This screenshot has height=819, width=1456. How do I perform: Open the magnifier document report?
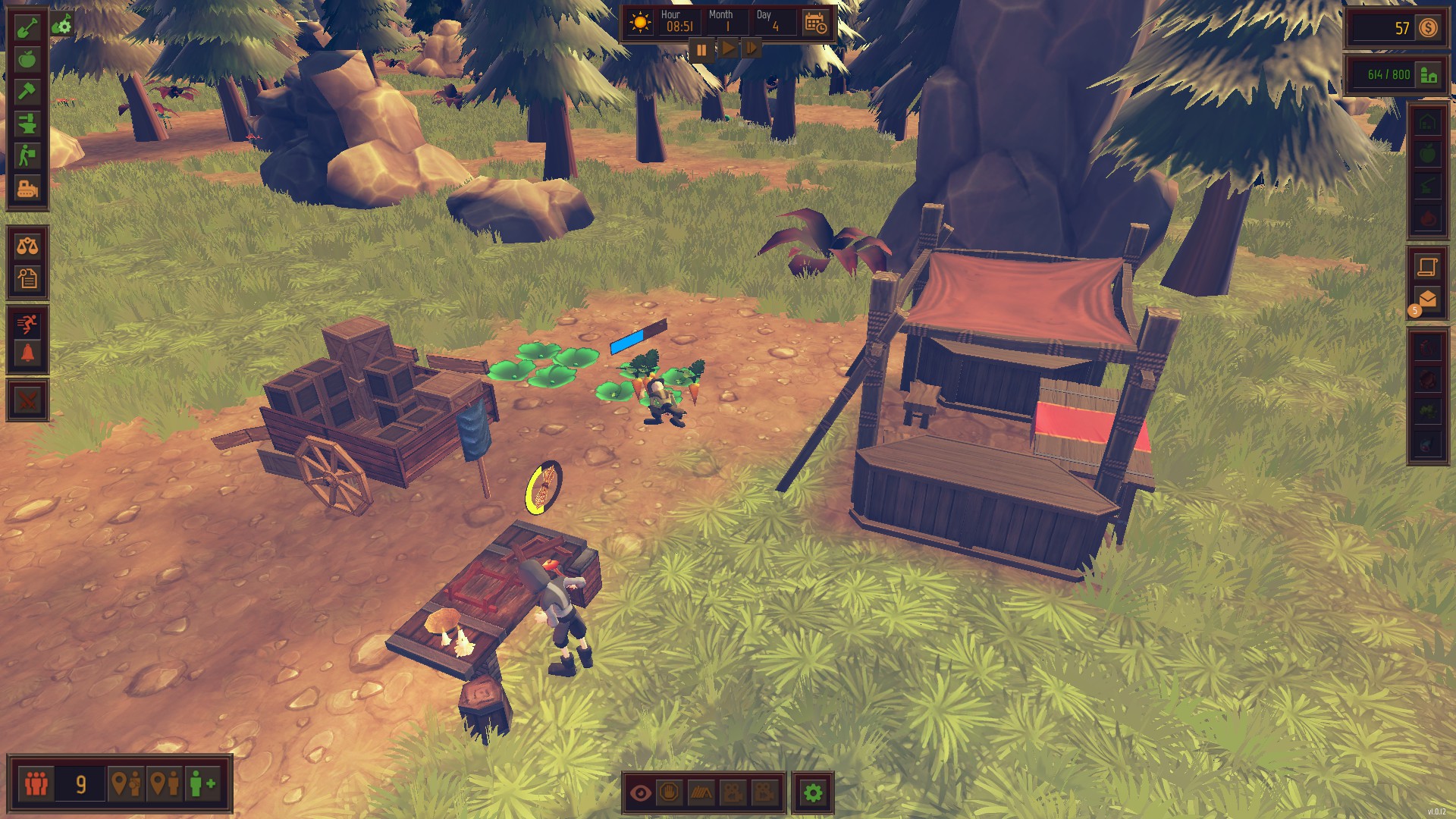pos(27,278)
